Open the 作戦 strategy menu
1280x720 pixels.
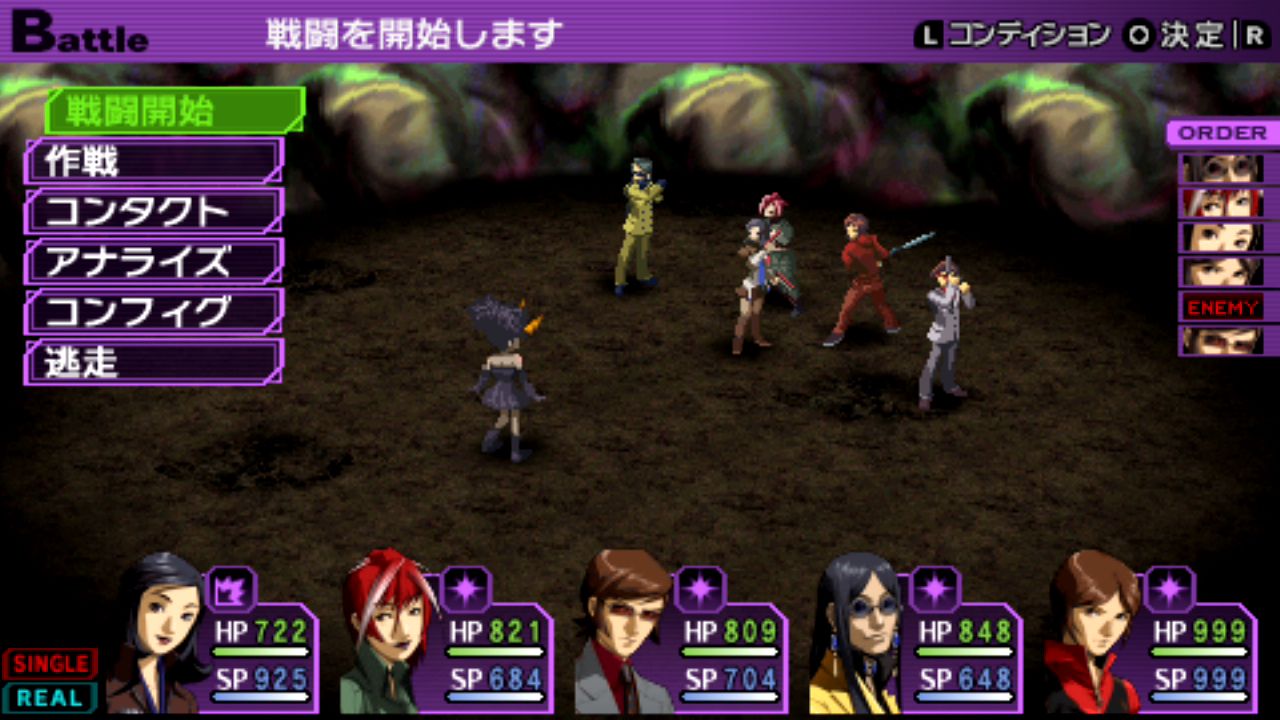click(x=154, y=160)
